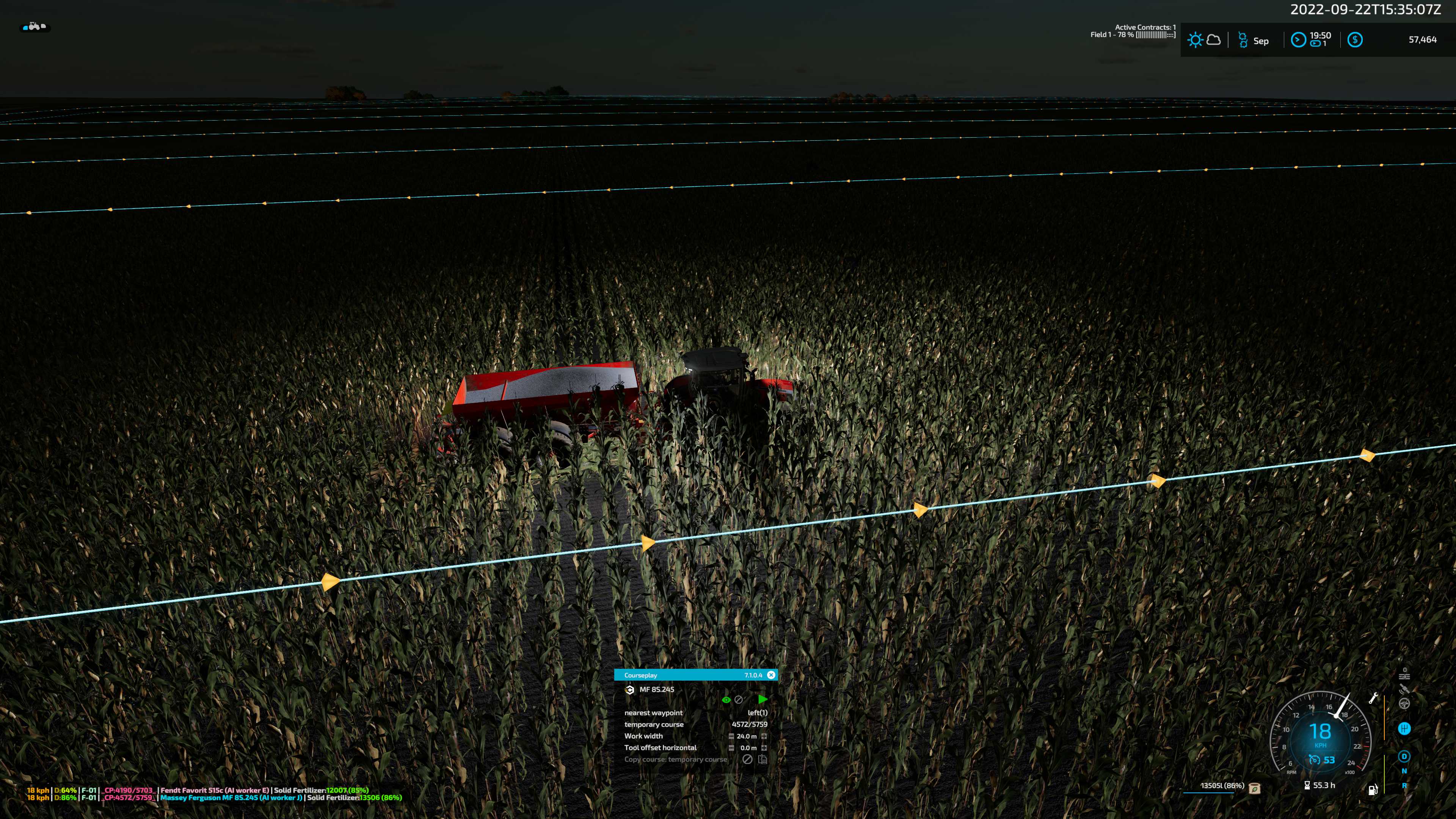Click the money dollar icon
Screen dimensions: 1456x819
[x=1355, y=39]
